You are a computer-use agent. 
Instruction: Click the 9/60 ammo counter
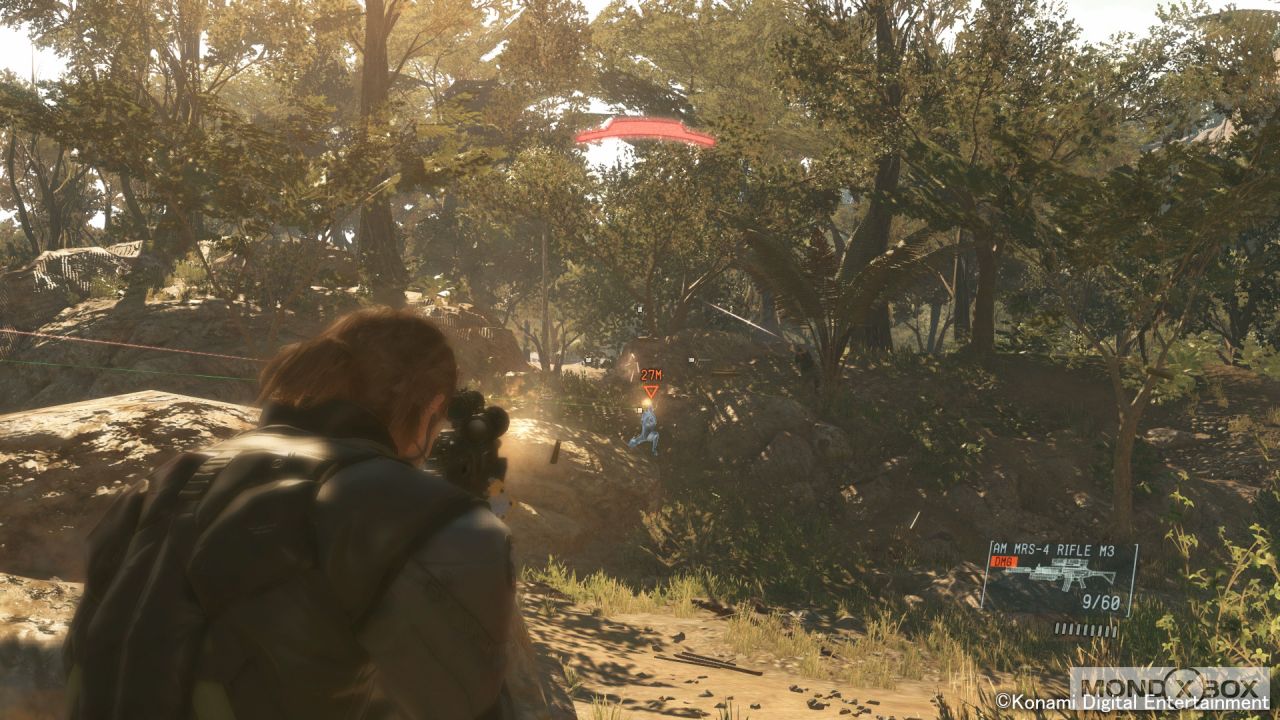point(1102,601)
